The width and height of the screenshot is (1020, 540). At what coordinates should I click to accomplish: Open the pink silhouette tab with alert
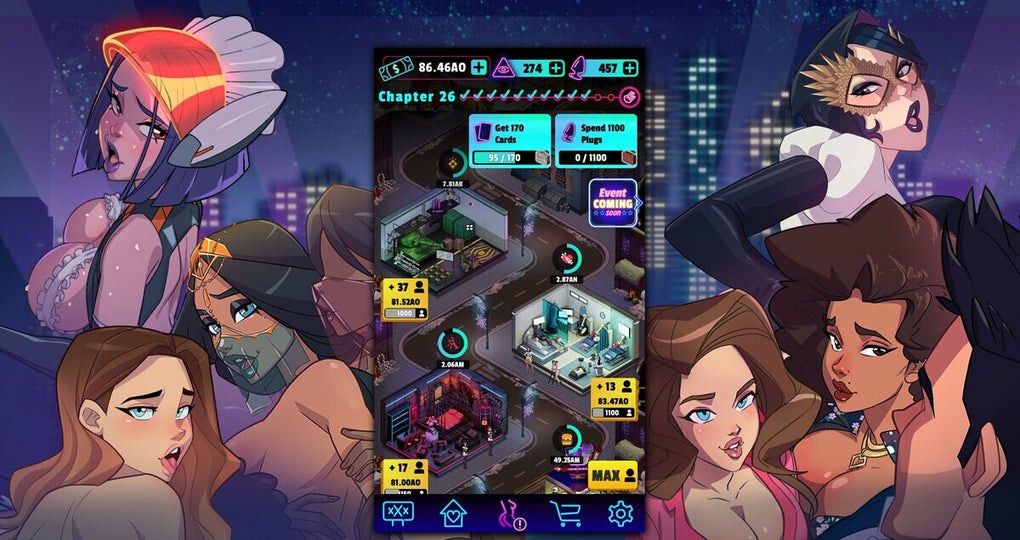[511, 514]
